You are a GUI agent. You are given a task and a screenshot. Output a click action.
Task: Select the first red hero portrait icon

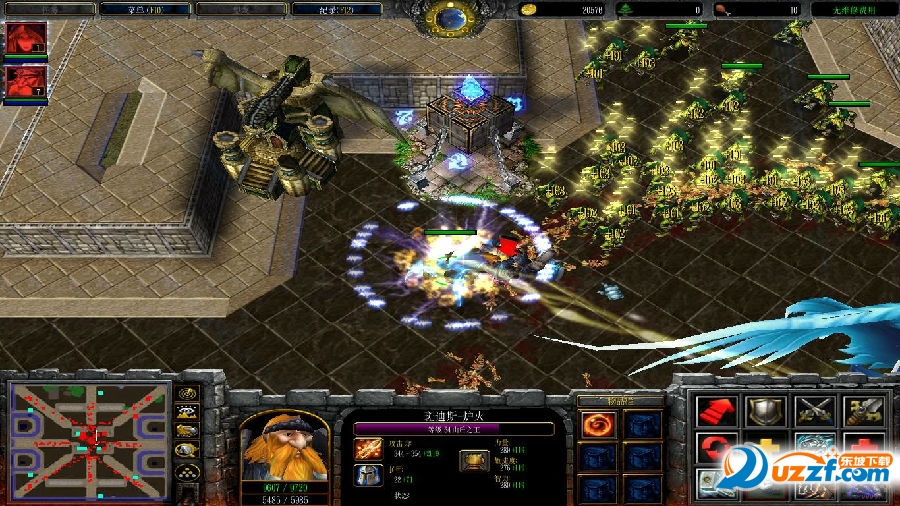point(26,38)
